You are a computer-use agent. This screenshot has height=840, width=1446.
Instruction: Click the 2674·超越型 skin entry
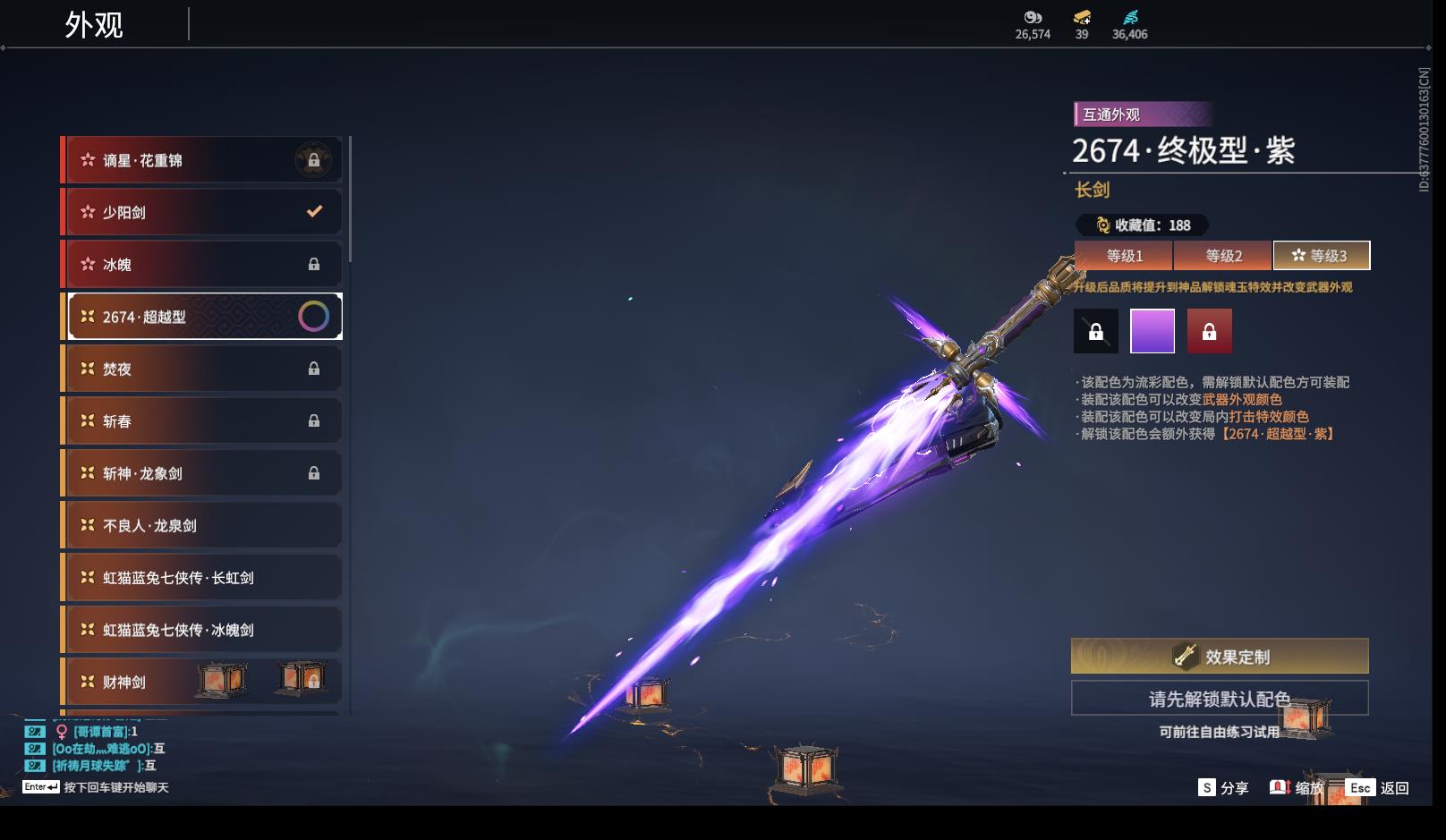[x=201, y=317]
